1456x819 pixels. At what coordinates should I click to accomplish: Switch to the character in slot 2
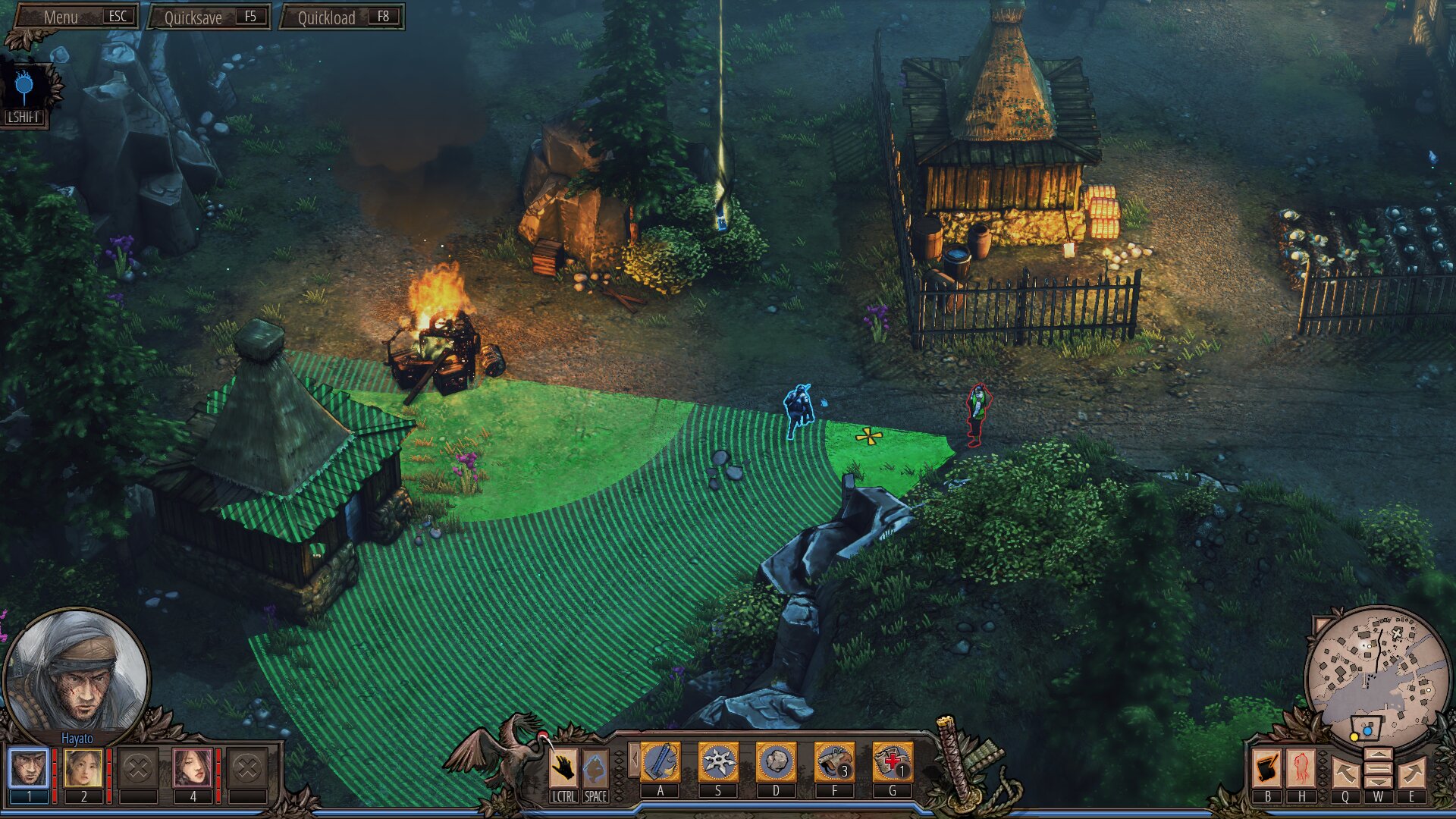(x=83, y=768)
